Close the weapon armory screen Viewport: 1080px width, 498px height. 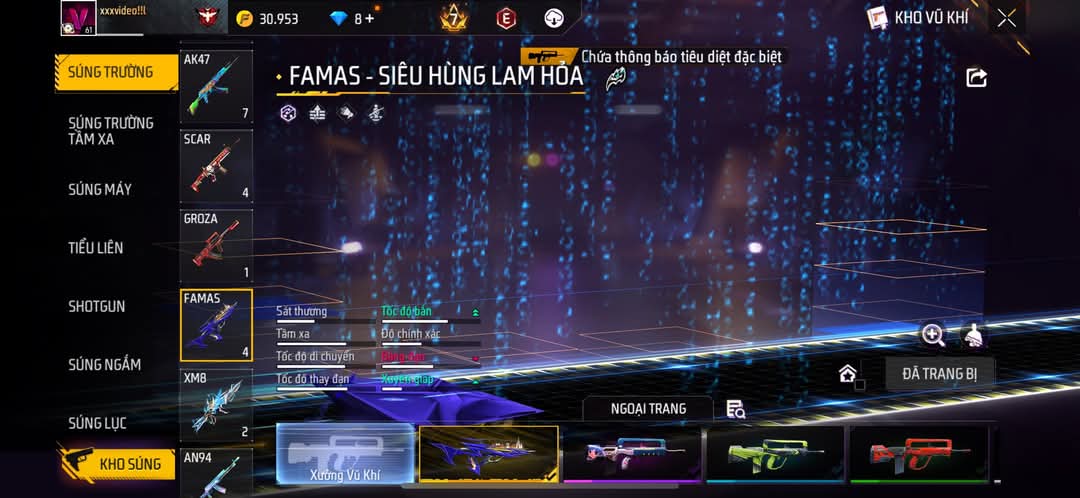click(1006, 18)
